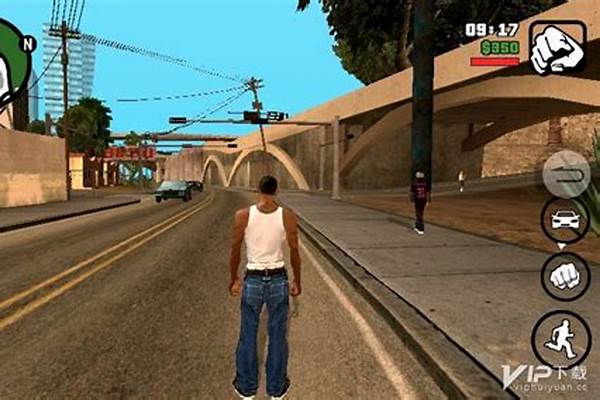Screen dimensions: 600x400
Task: Tap the faded curved-arrow button
Action: [567, 173]
